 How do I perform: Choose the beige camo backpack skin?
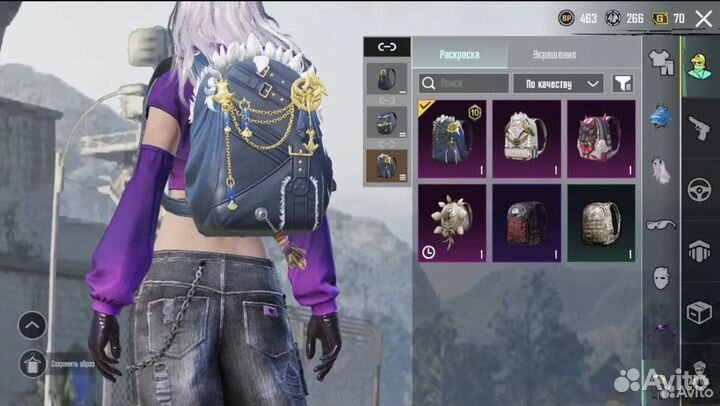click(601, 222)
